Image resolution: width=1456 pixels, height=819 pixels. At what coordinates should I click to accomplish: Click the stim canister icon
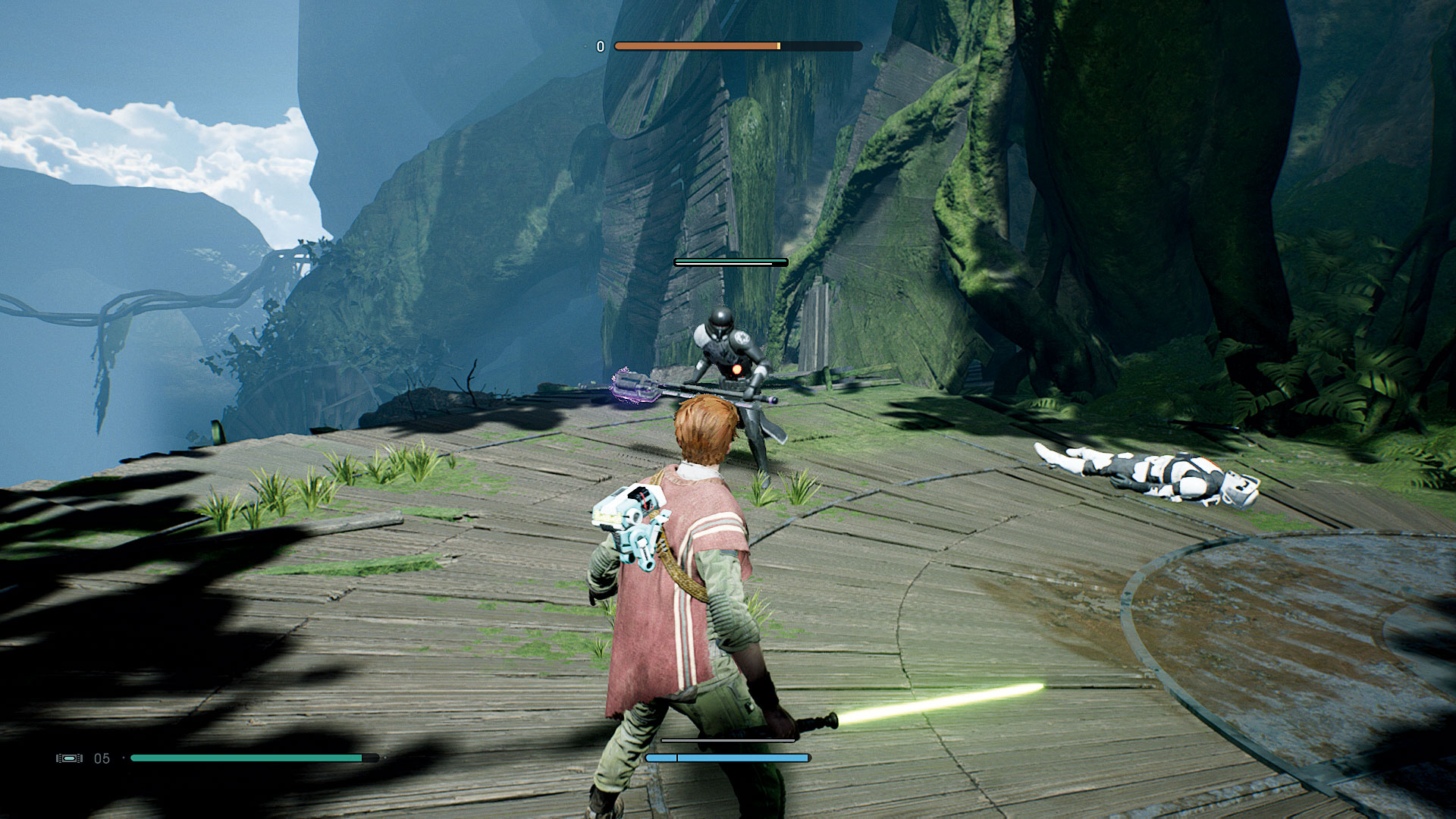(x=69, y=758)
